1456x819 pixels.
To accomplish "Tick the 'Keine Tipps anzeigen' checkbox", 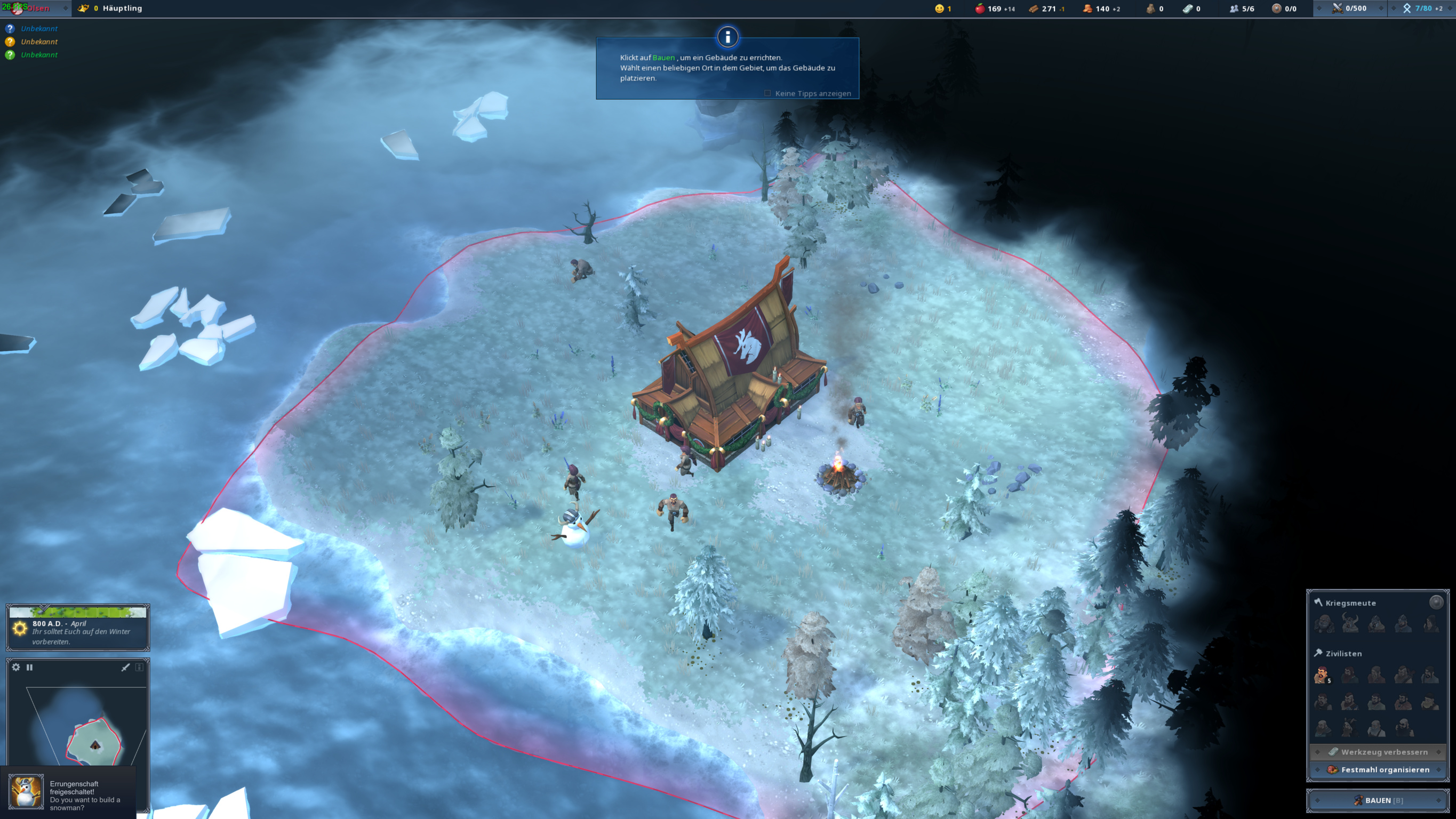I will 767,93.
